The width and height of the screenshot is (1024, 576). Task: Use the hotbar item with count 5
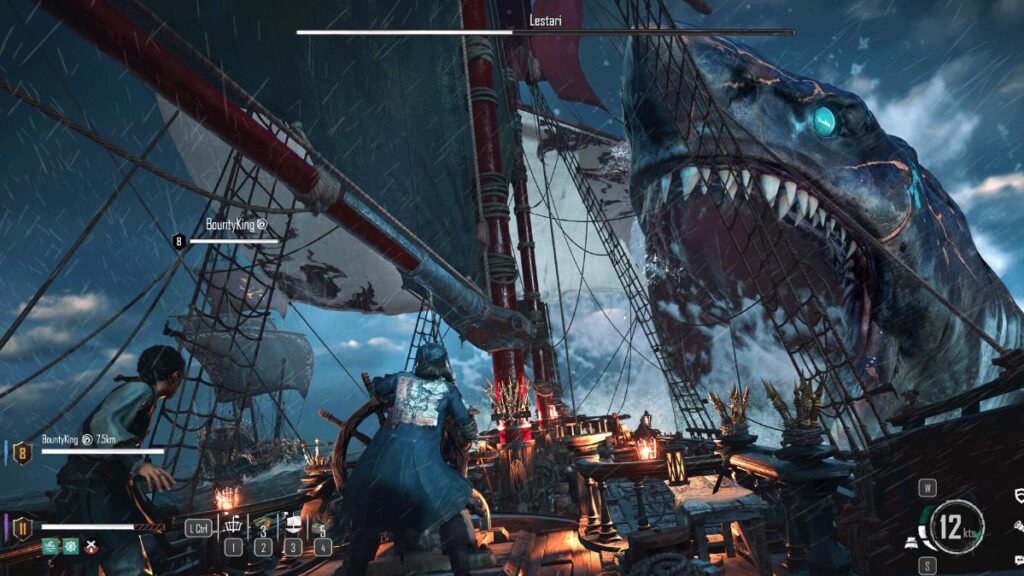[x=322, y=527]
